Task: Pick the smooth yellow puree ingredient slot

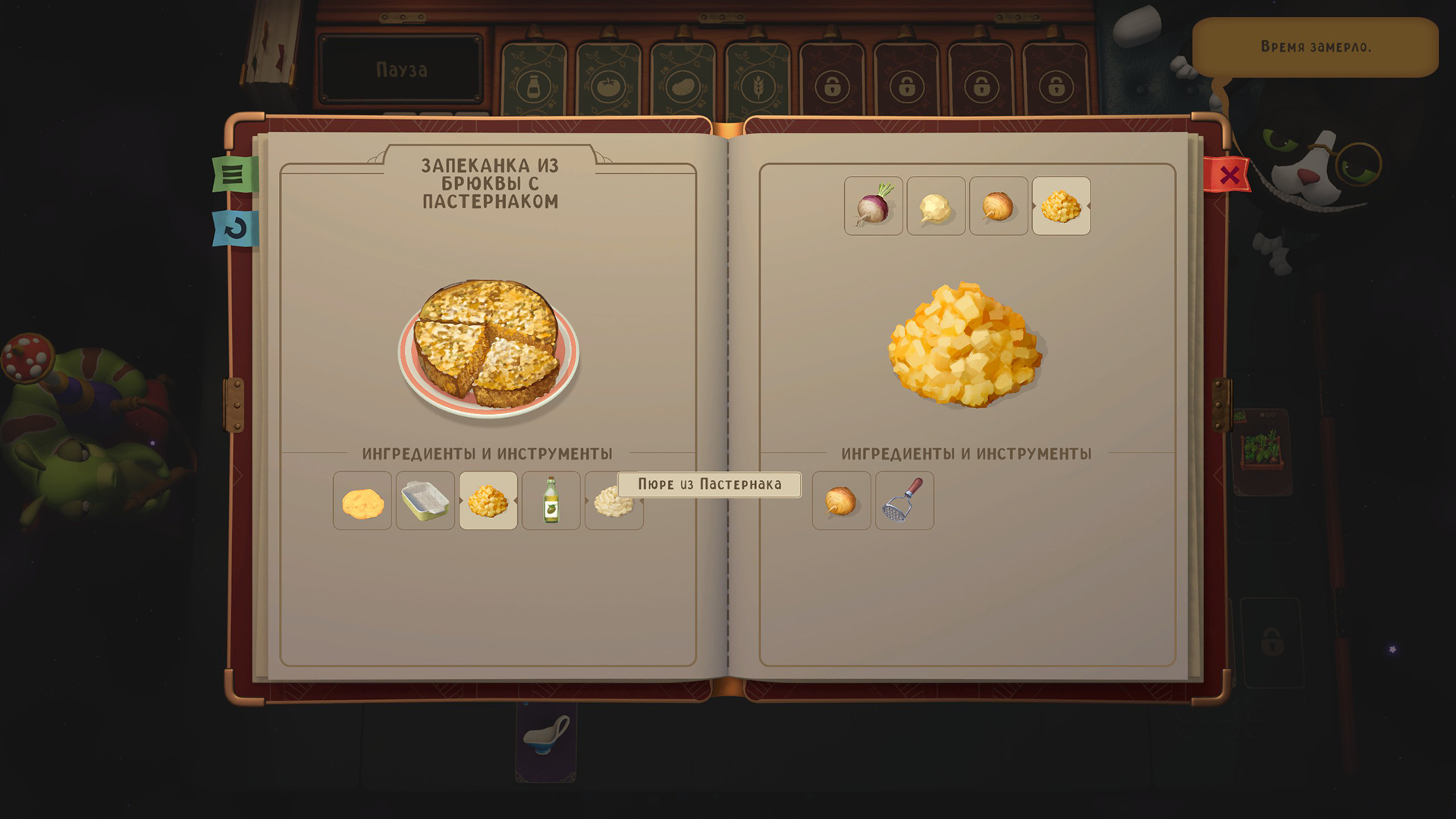Action: [362, 500]
